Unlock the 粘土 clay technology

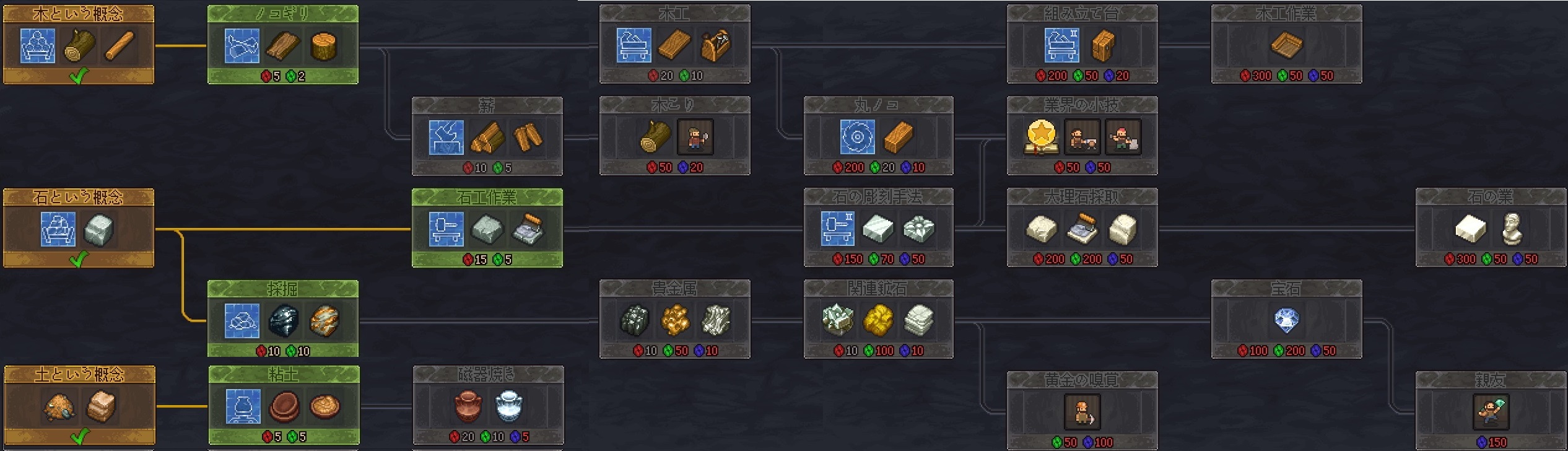[284, 406]
